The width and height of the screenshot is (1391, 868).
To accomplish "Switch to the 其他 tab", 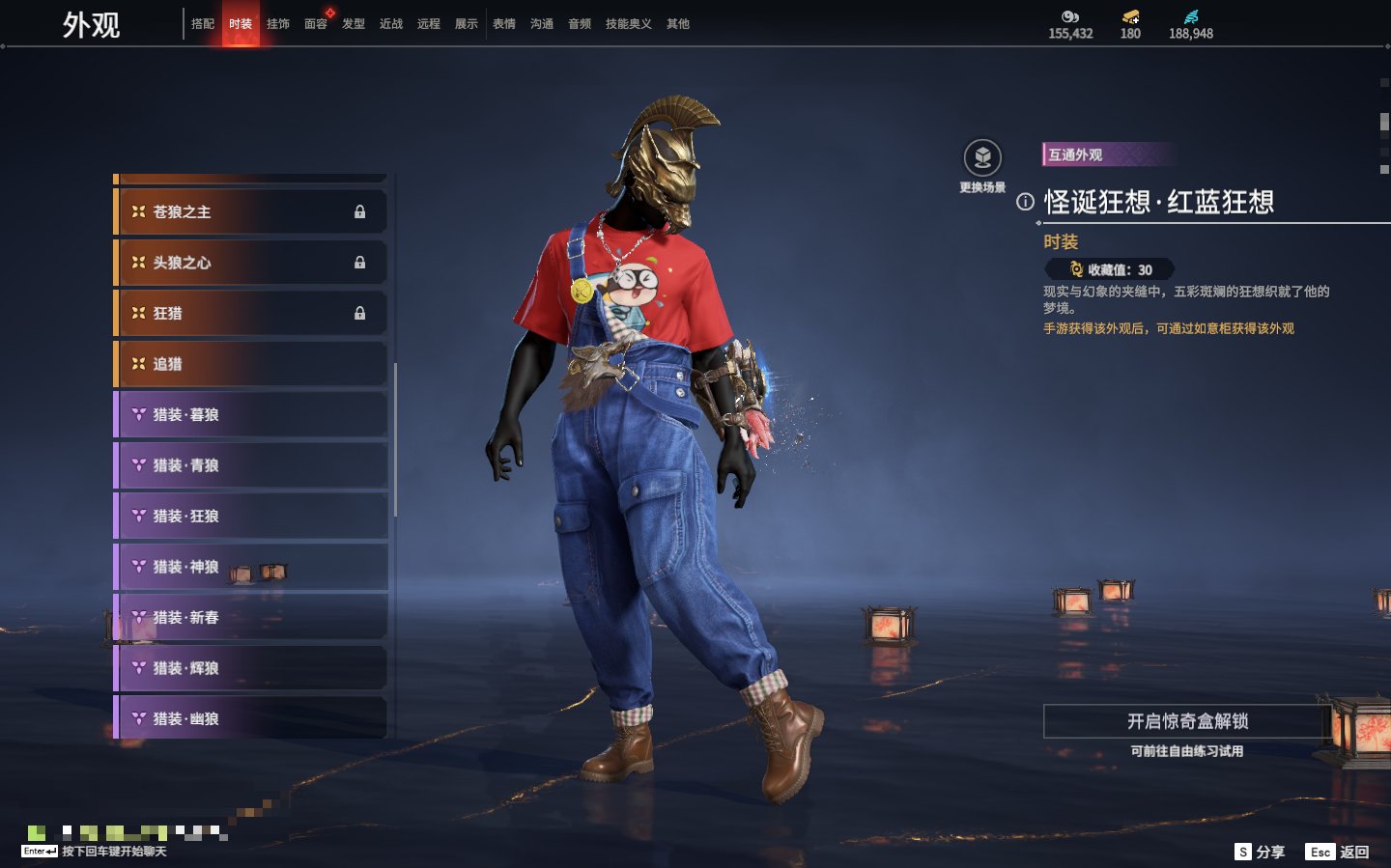I will click(678, 24).
